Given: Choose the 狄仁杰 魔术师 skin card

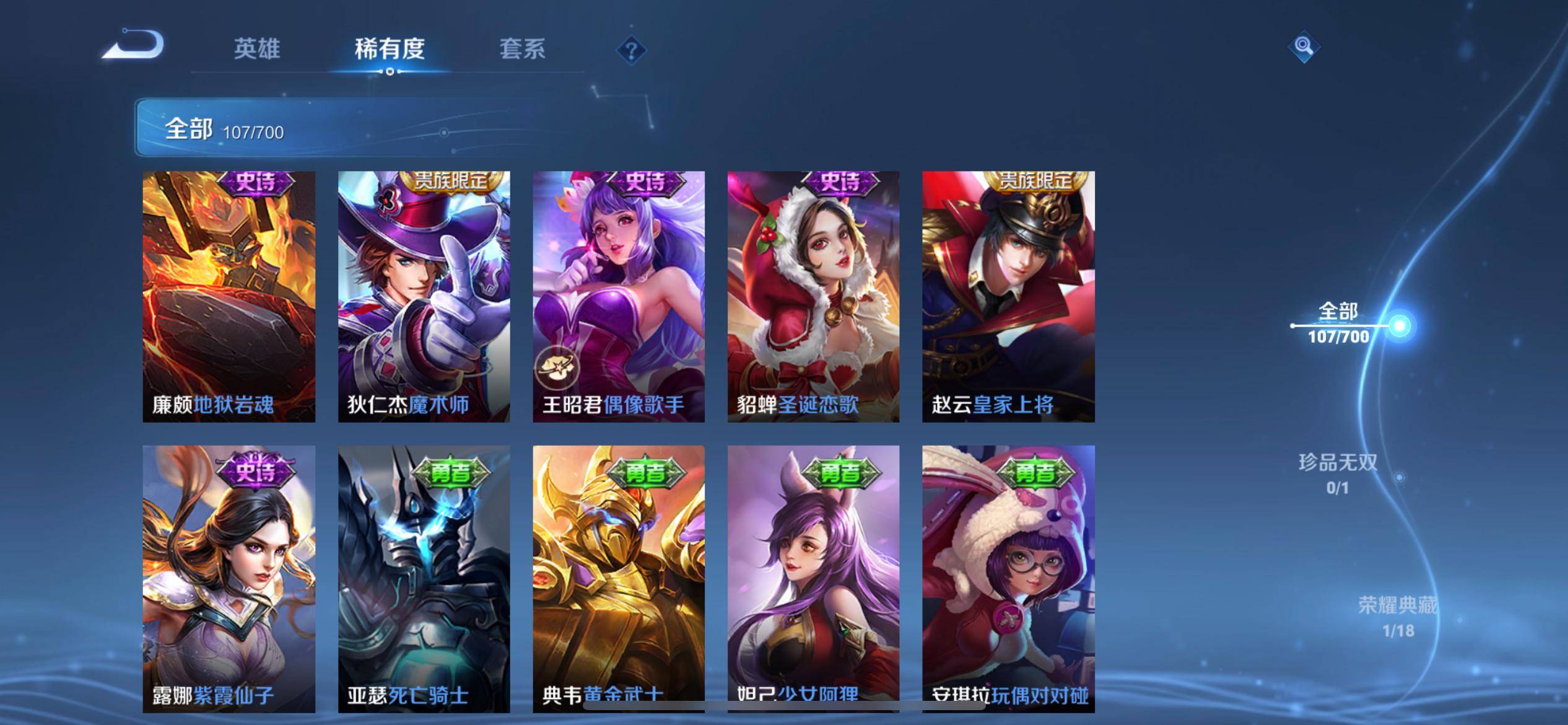Looking at the screenshot, I should (x=424, y=297).
